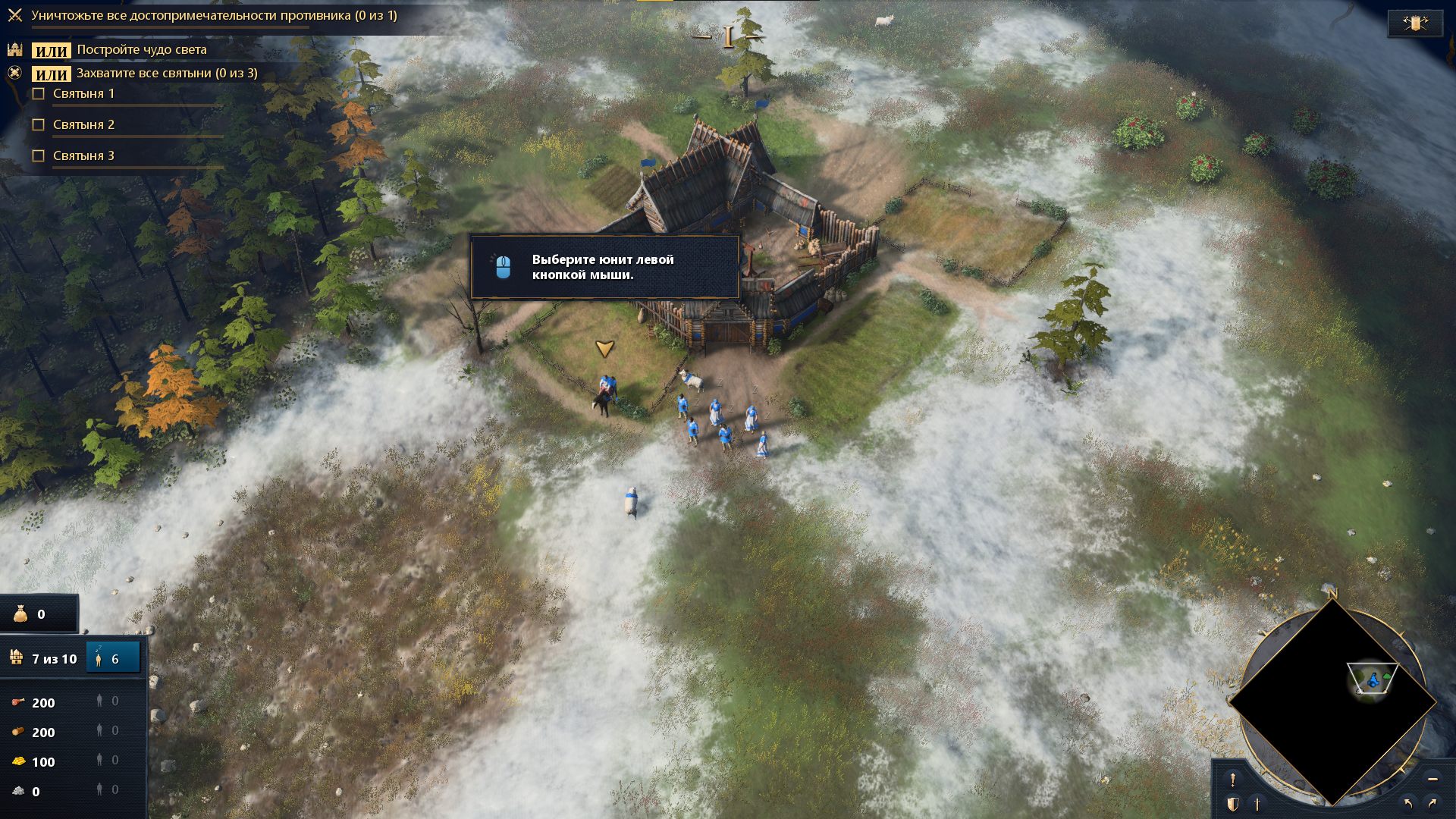Screen dimensions: 1456x819
Task: Select the Святыня 3 objective checkbox
Action: (39, 156)
